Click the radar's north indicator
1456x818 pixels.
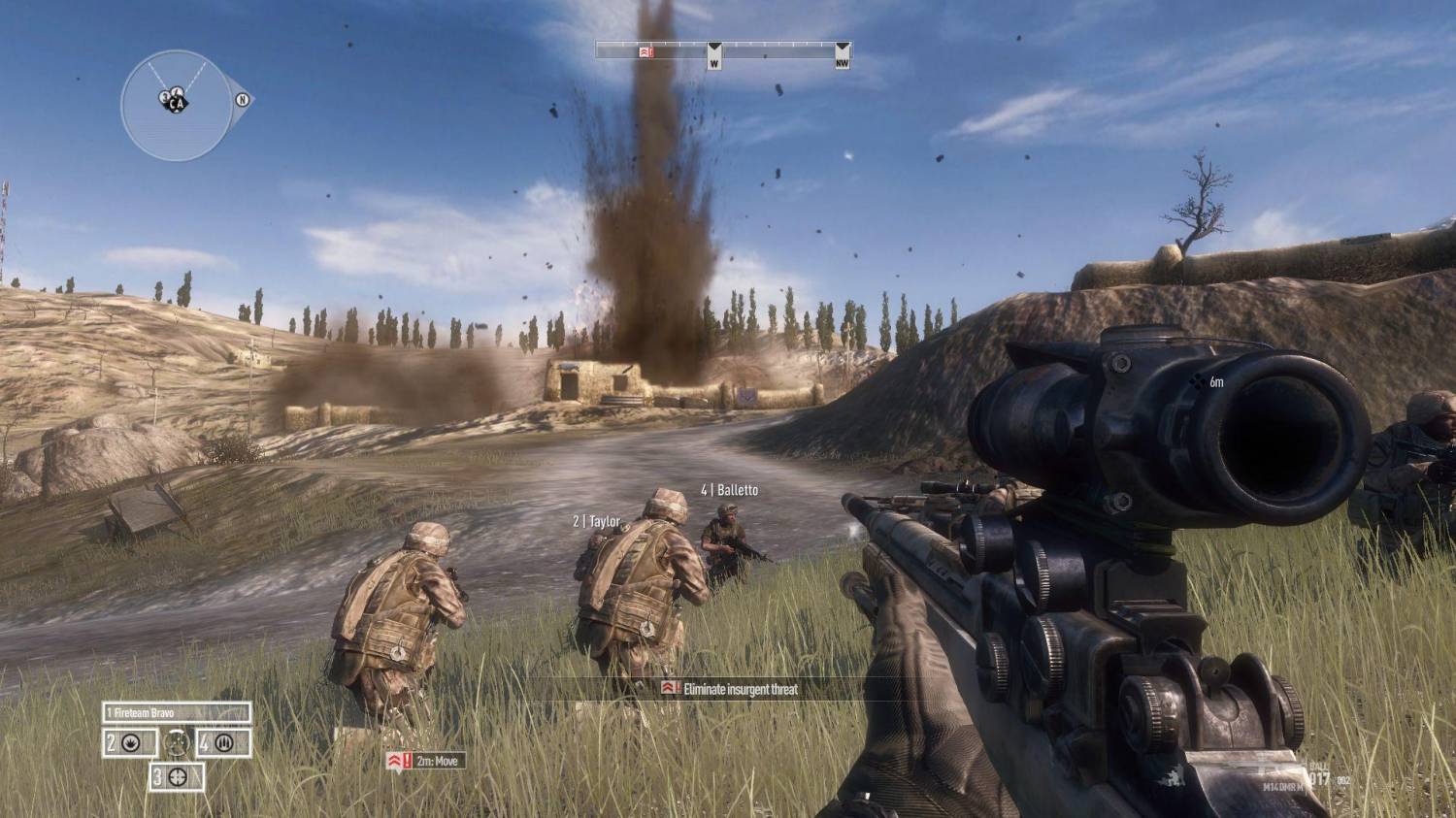pyautogui.click(x=243, y=99)
